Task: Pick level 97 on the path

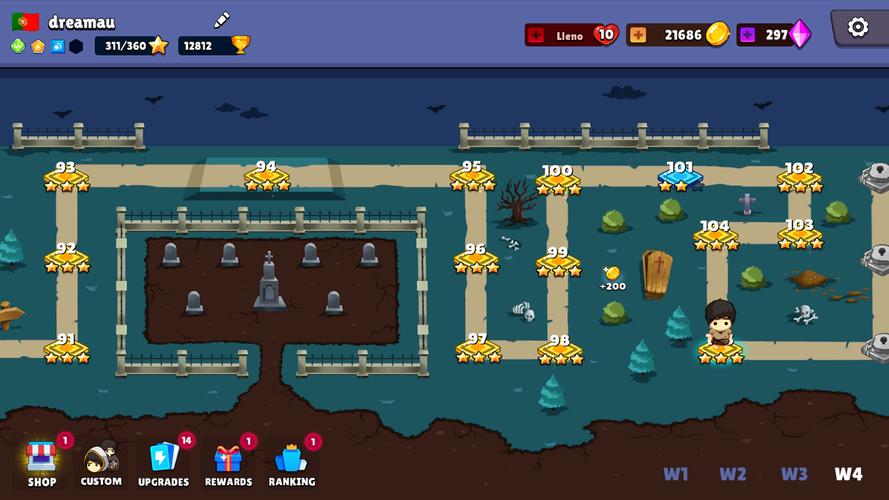Action: click(478, 349)
